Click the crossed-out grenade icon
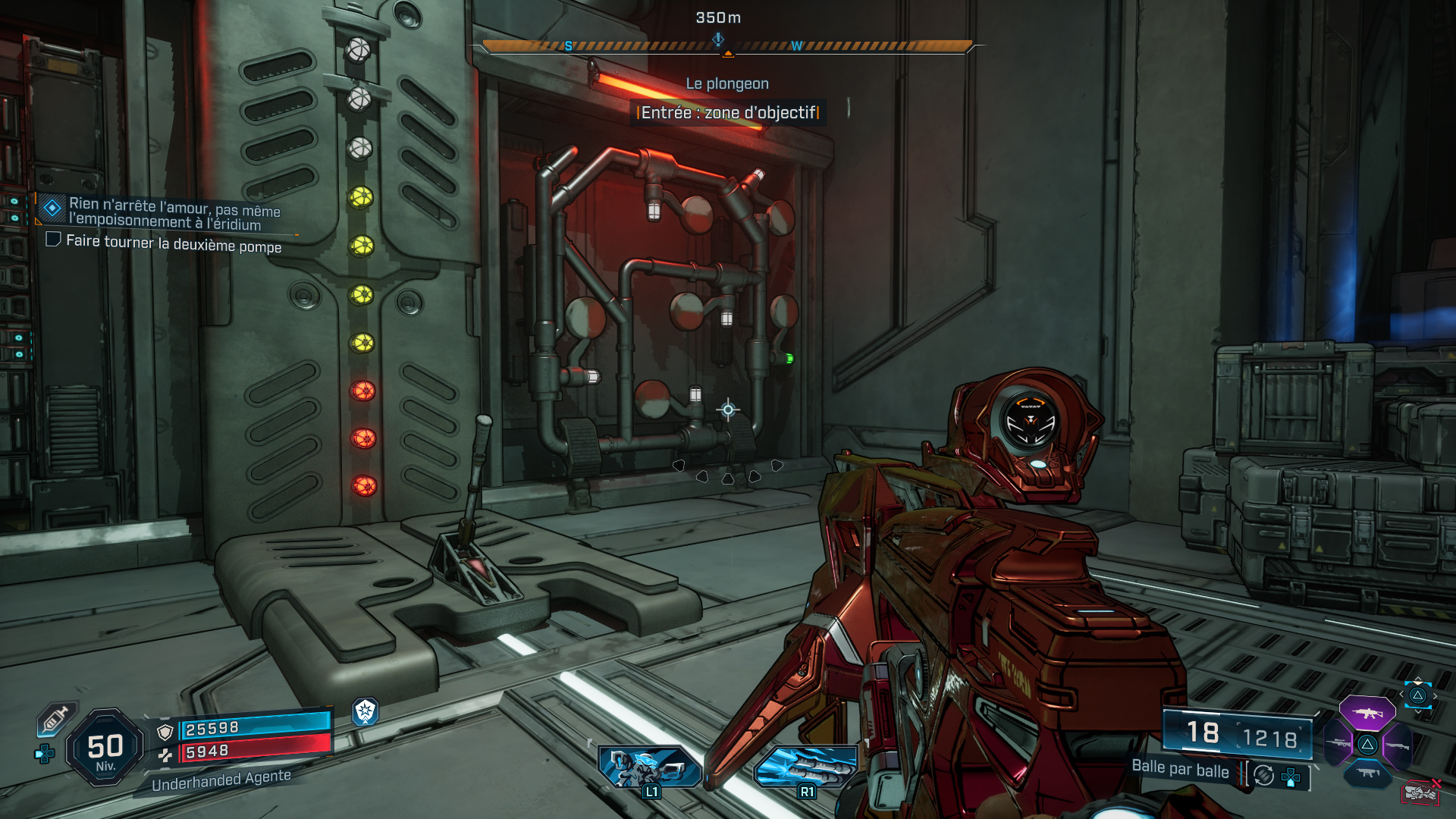 (x=1420, y=792)
